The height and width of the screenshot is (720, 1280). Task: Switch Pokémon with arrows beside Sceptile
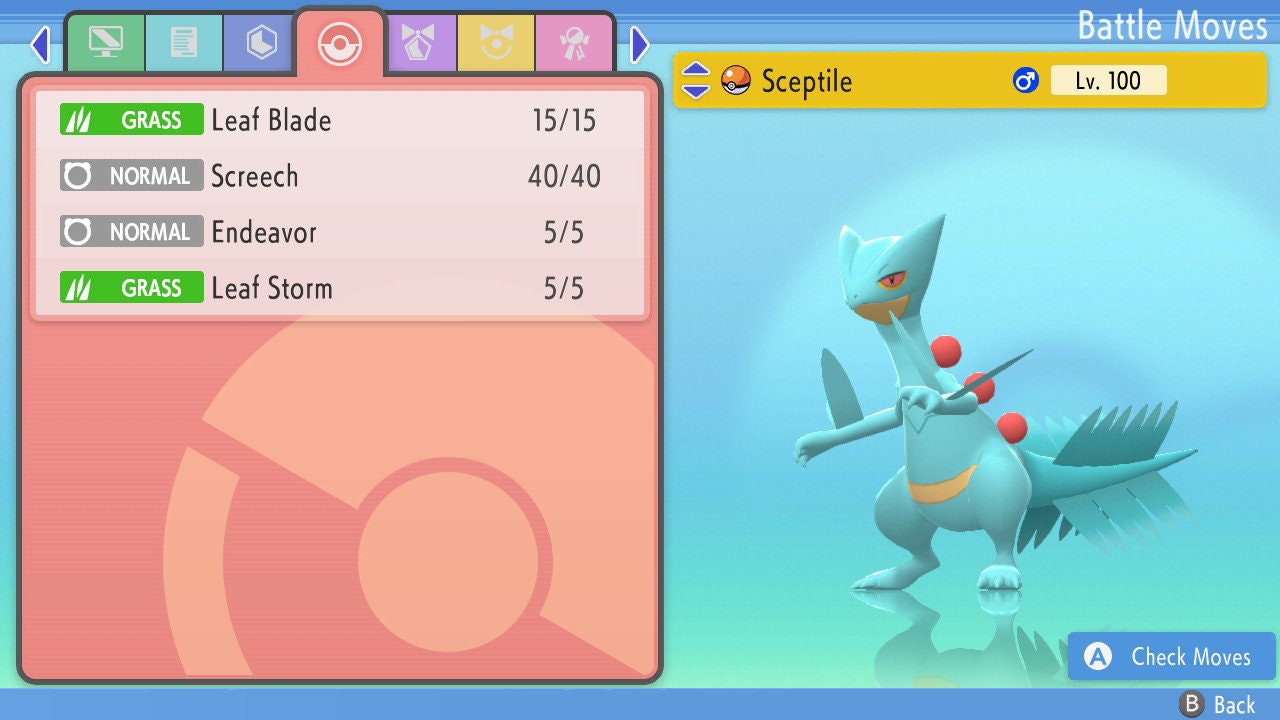point(696,81)
